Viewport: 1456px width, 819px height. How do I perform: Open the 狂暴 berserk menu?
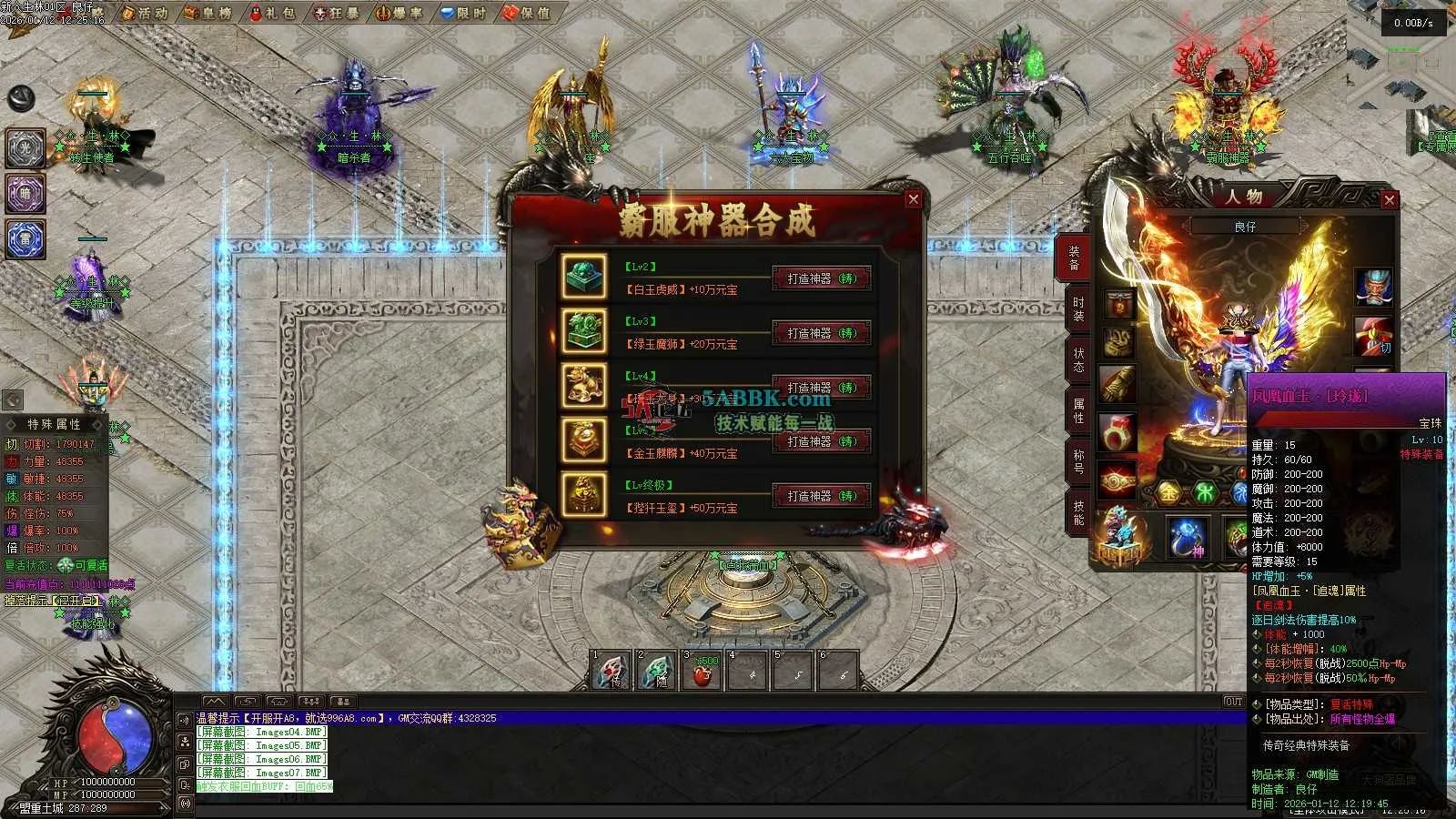(336, 13)
